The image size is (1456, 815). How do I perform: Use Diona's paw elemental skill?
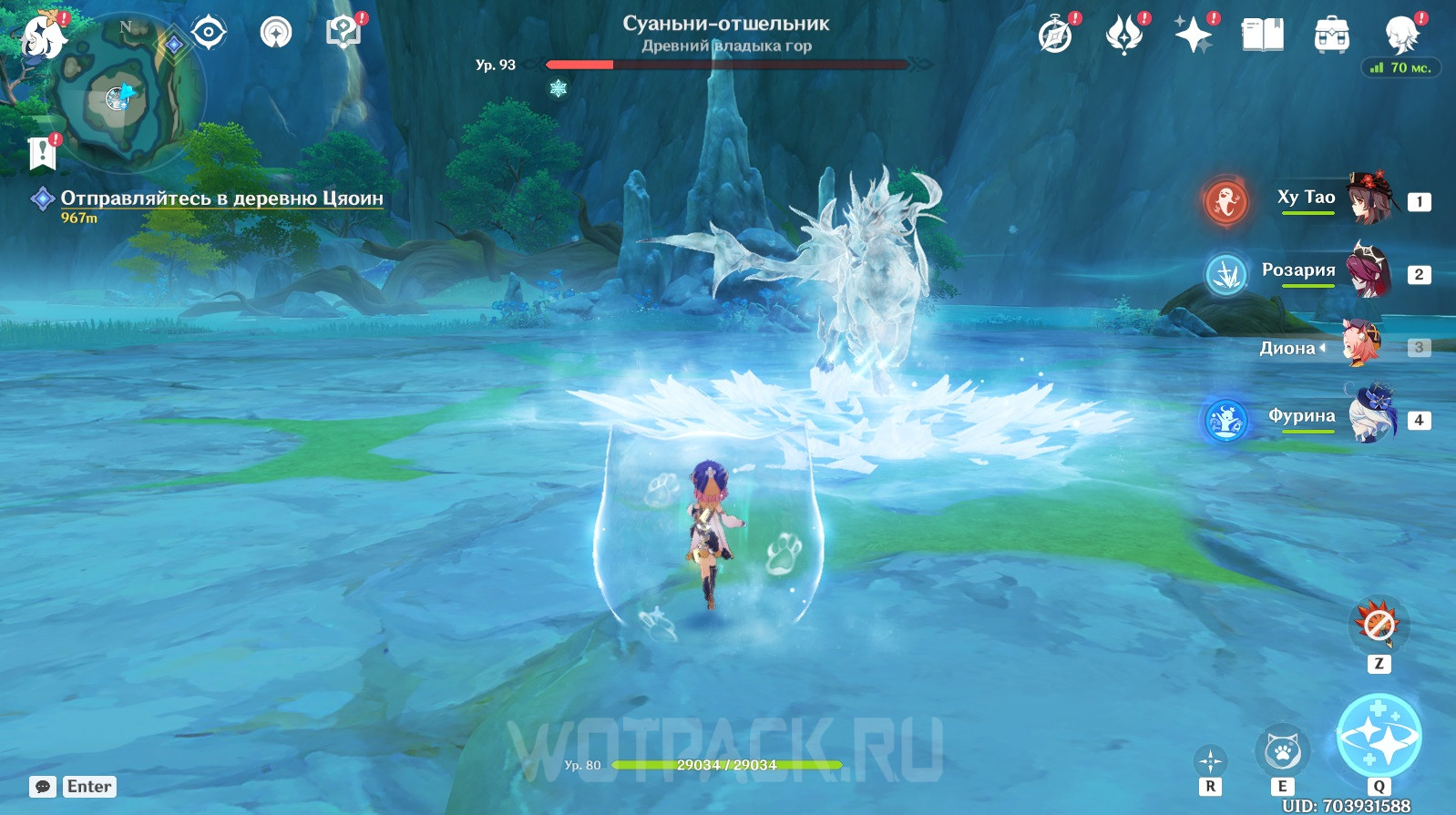[x=1283, y=752]
